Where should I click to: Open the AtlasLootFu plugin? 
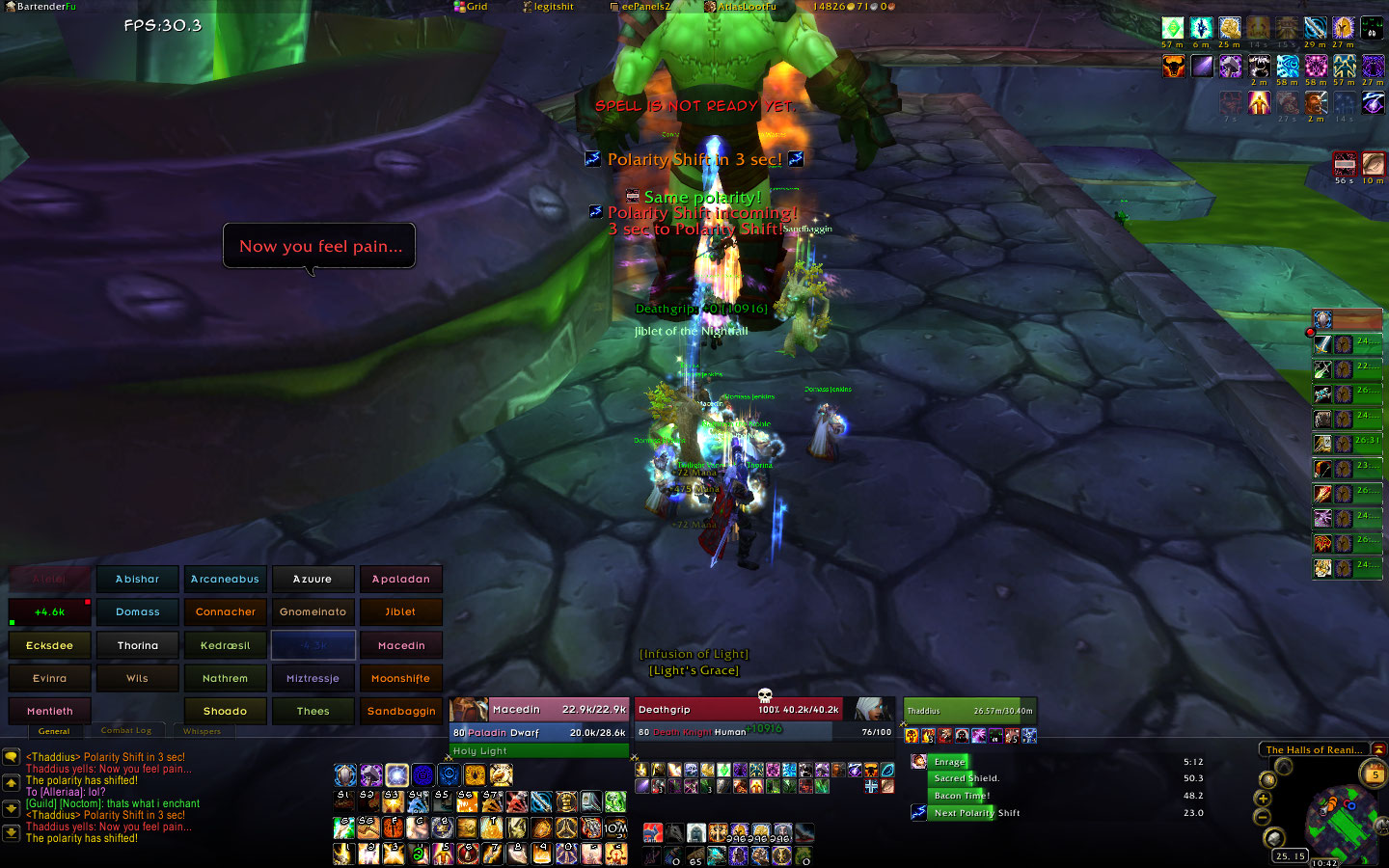[x=741, y=6]
